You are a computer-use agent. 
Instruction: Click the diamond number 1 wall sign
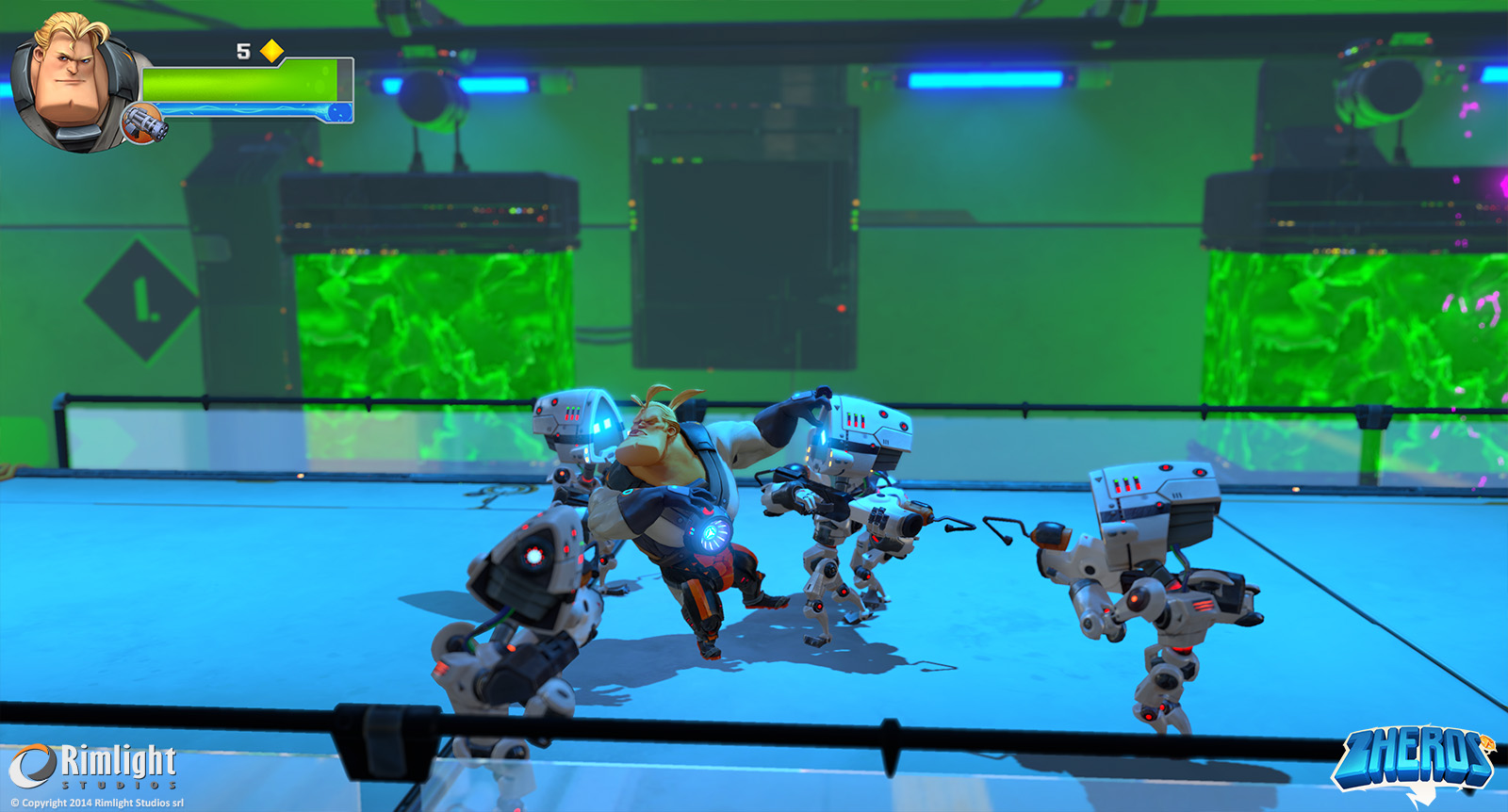pyautogui.click(x=139, y=301)
